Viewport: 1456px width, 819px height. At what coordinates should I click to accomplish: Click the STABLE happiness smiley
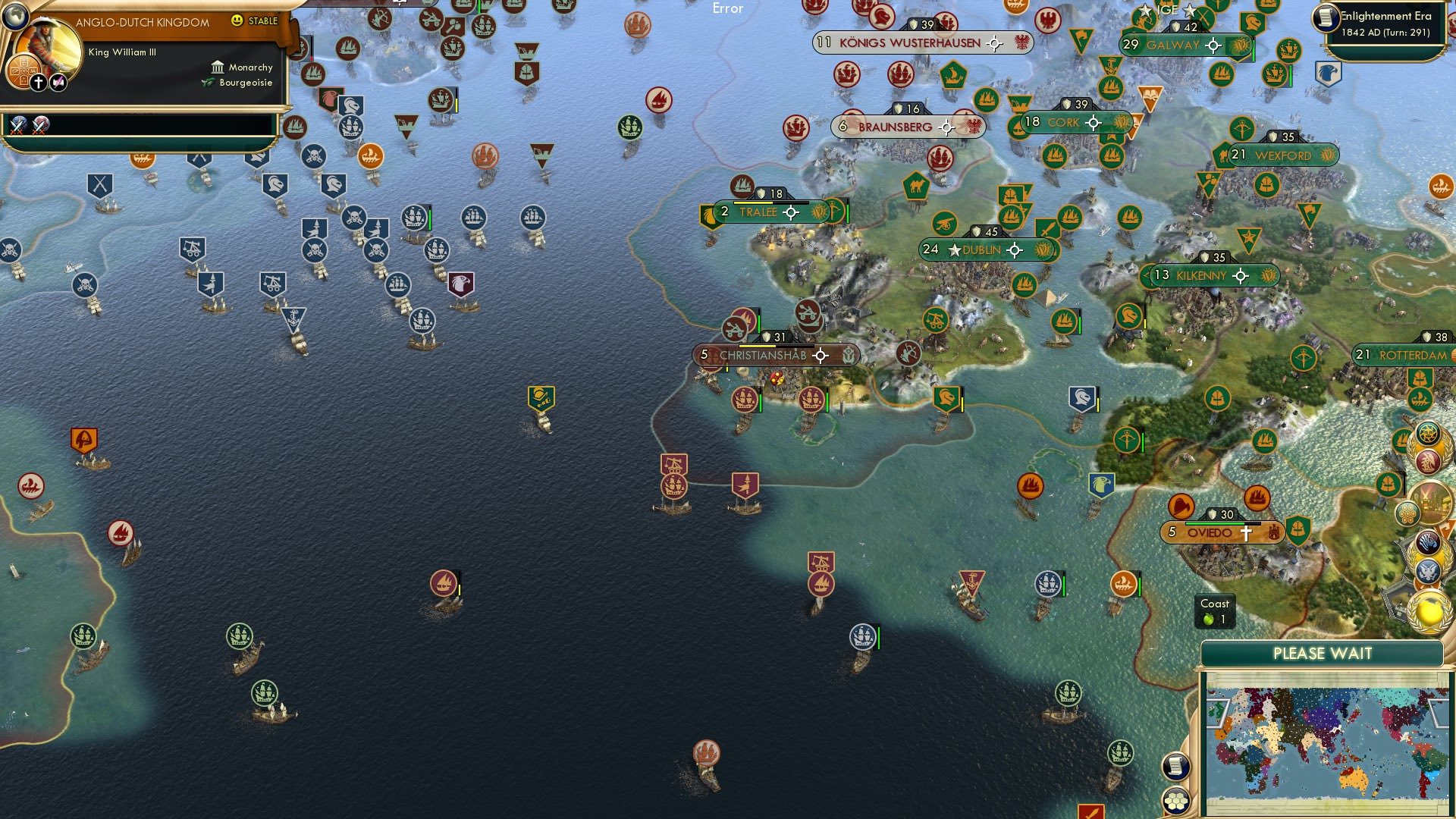tap(237, 20)
